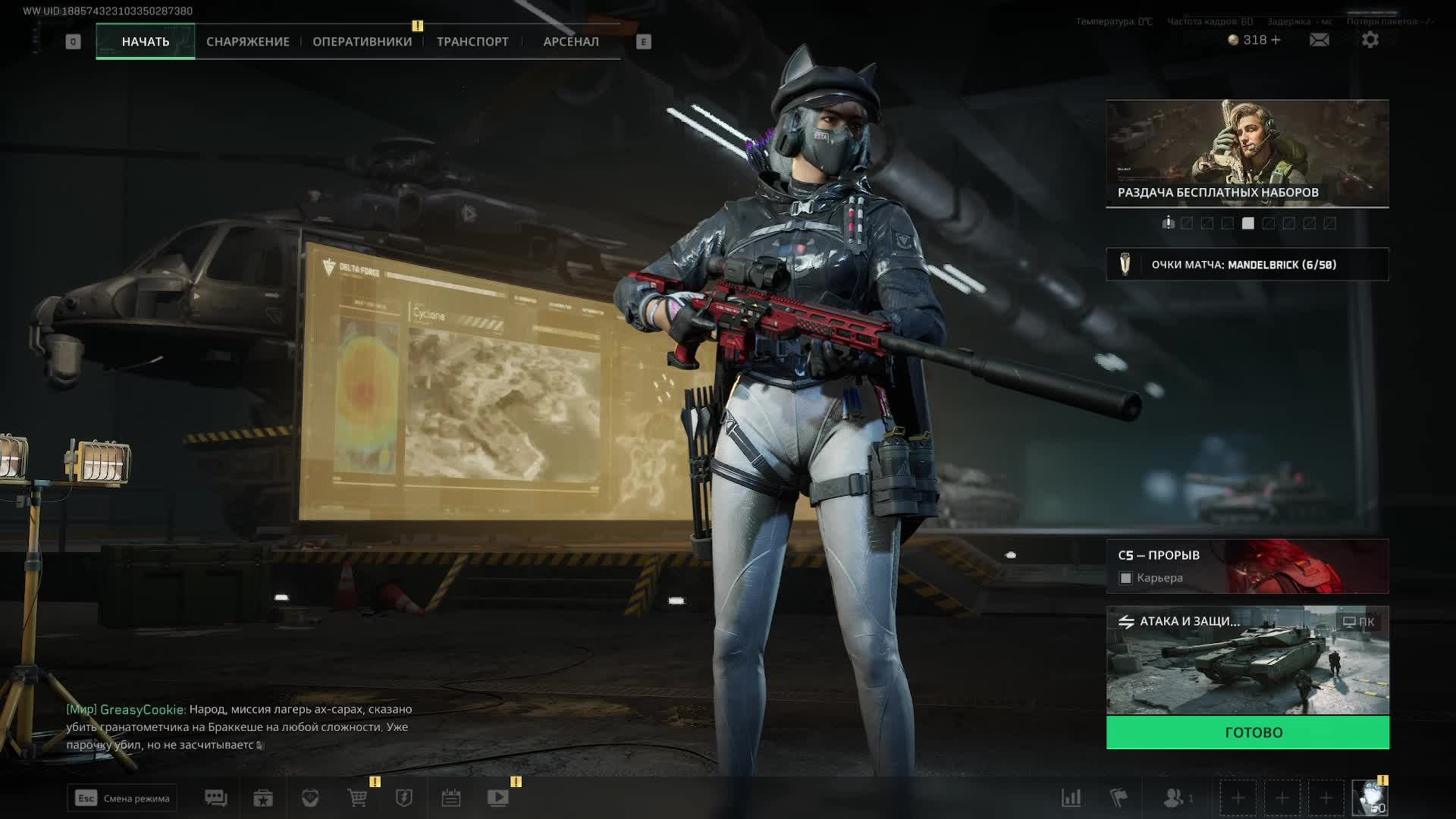Select the Начать tab

pyautogui.click(x=146, y=42)
